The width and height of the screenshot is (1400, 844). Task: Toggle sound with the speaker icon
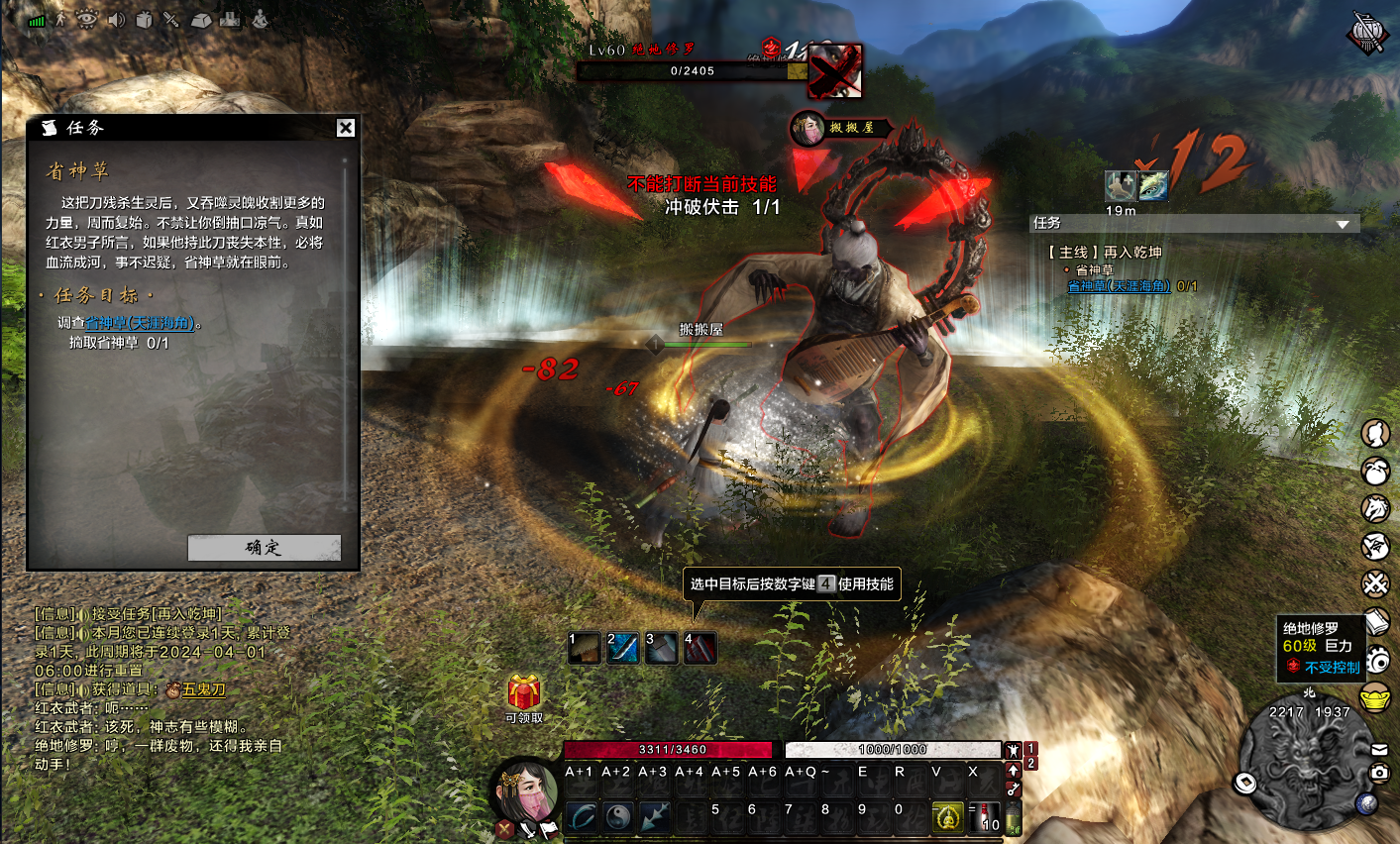(x=116, y=19)
